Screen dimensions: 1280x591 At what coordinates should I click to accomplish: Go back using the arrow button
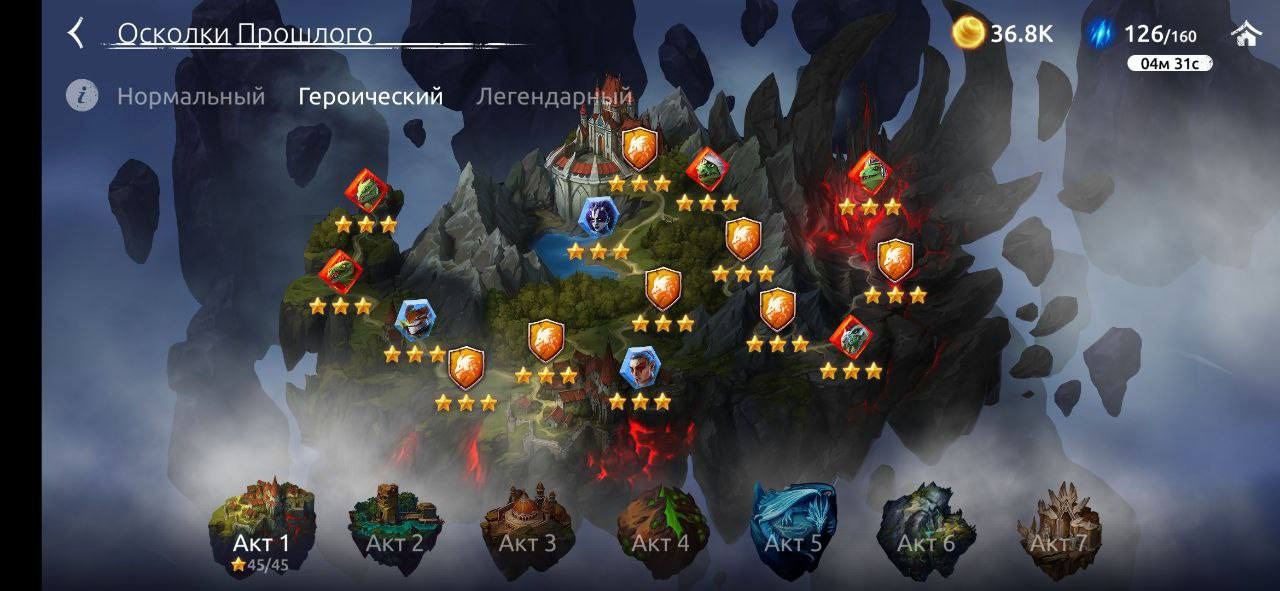tap(76, 34)
